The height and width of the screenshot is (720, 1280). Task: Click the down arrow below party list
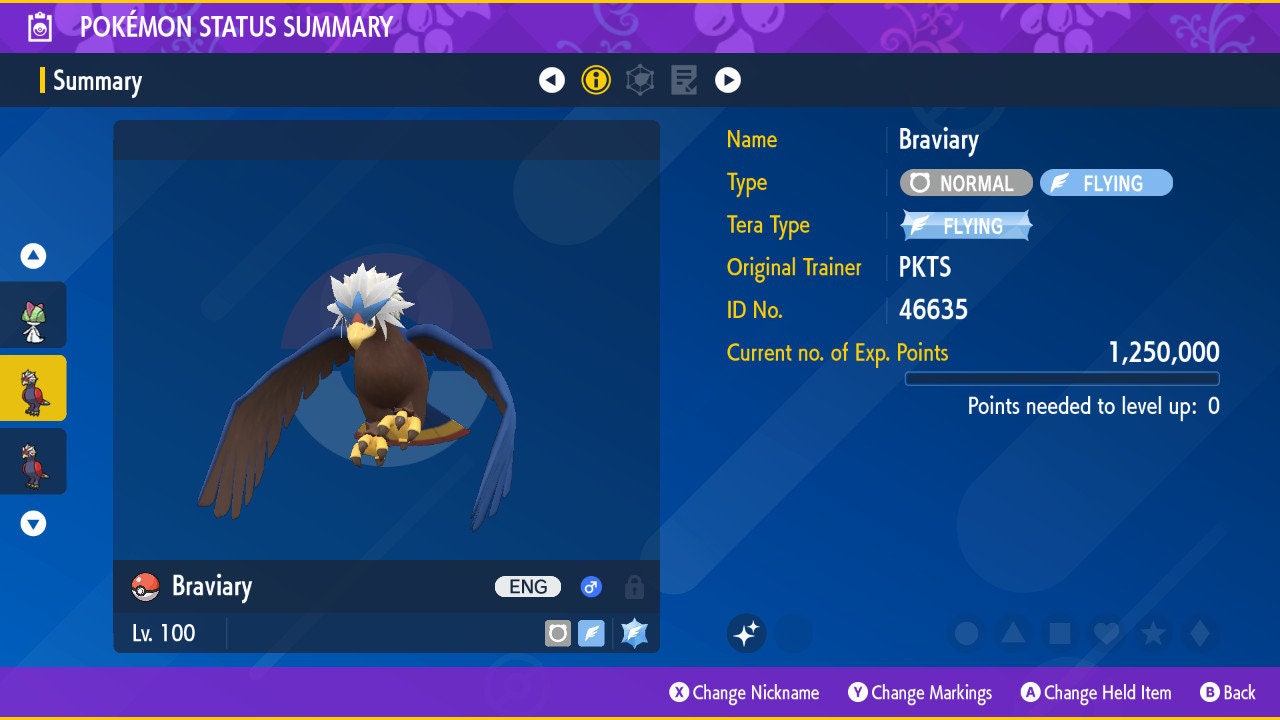coord(34,523)
